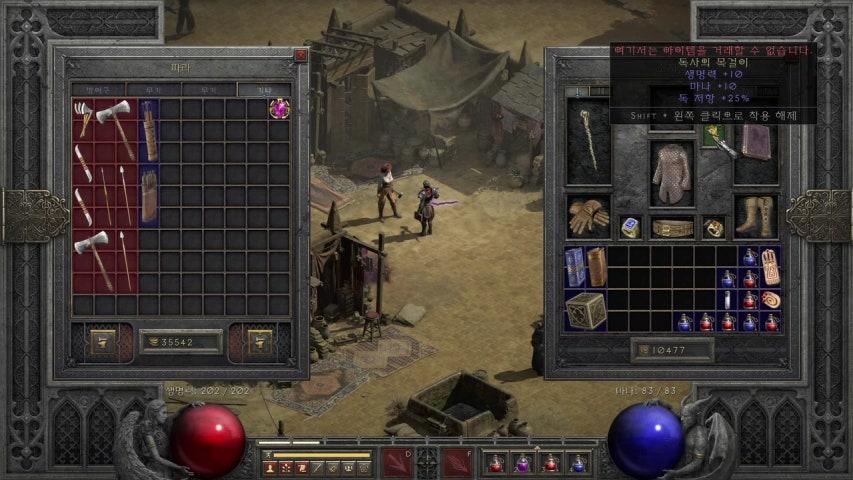Pick the purple amulet in vendor stock
The height and width of the screenshot is (480, 853).
coord(279,108)
